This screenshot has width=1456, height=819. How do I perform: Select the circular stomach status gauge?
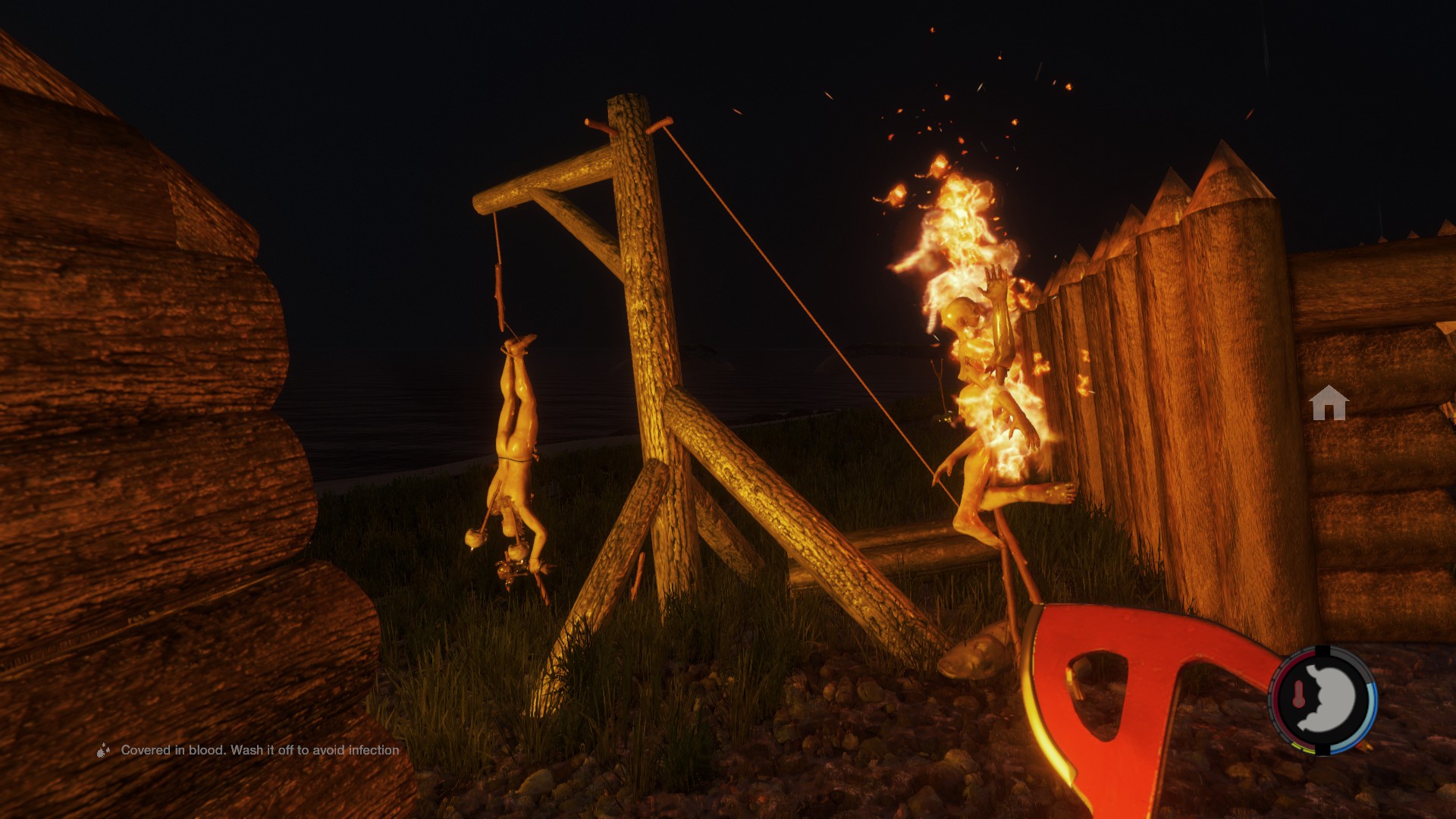(x=1323, y=700)
